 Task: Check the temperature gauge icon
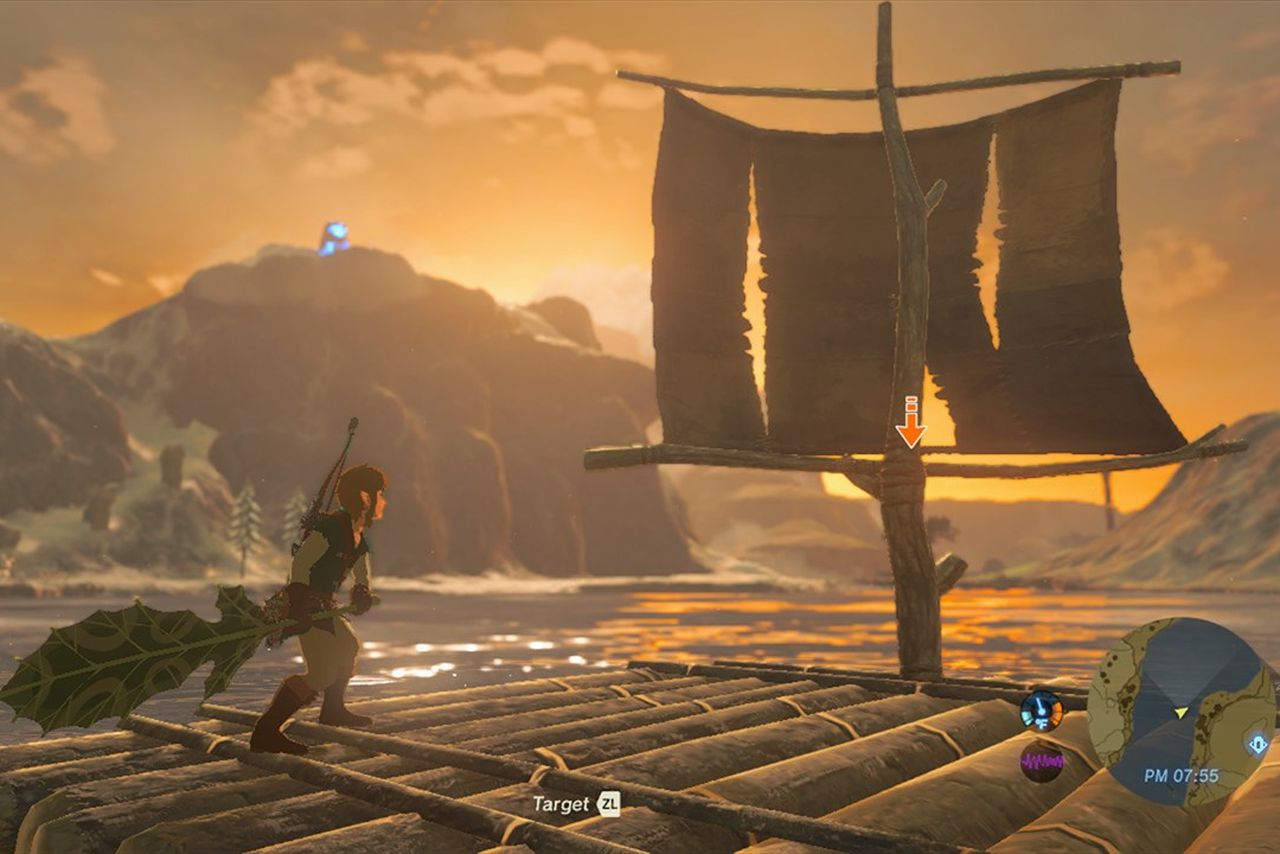(1041, 710)
